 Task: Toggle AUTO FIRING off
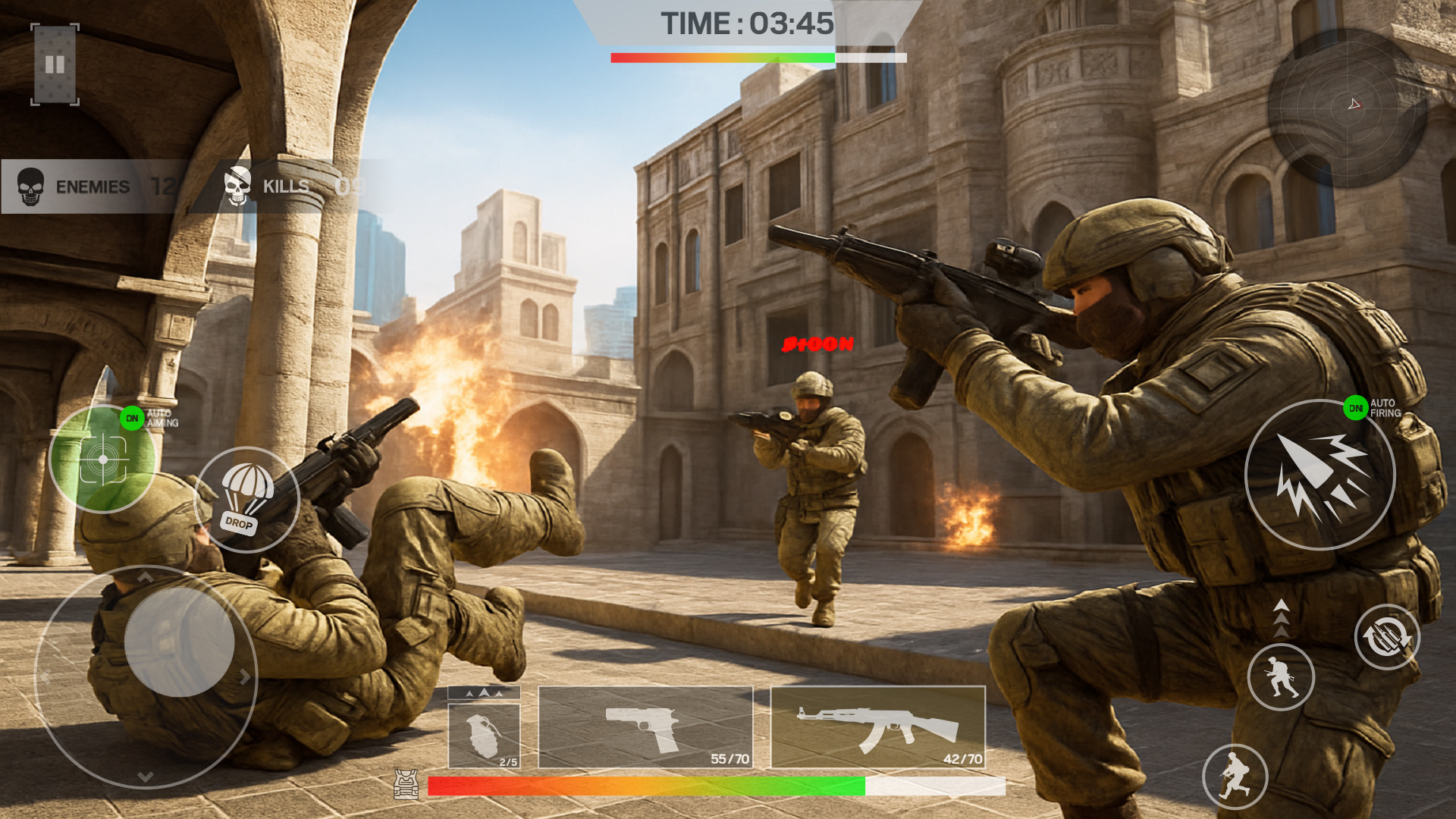coord(1357,407)
